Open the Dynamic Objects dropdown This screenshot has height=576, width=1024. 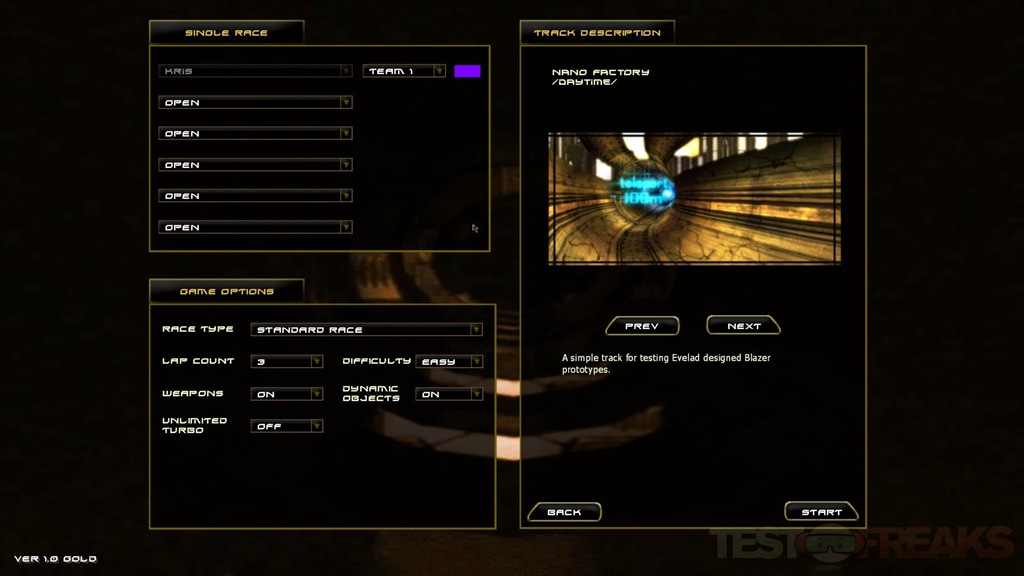point(449,395)
